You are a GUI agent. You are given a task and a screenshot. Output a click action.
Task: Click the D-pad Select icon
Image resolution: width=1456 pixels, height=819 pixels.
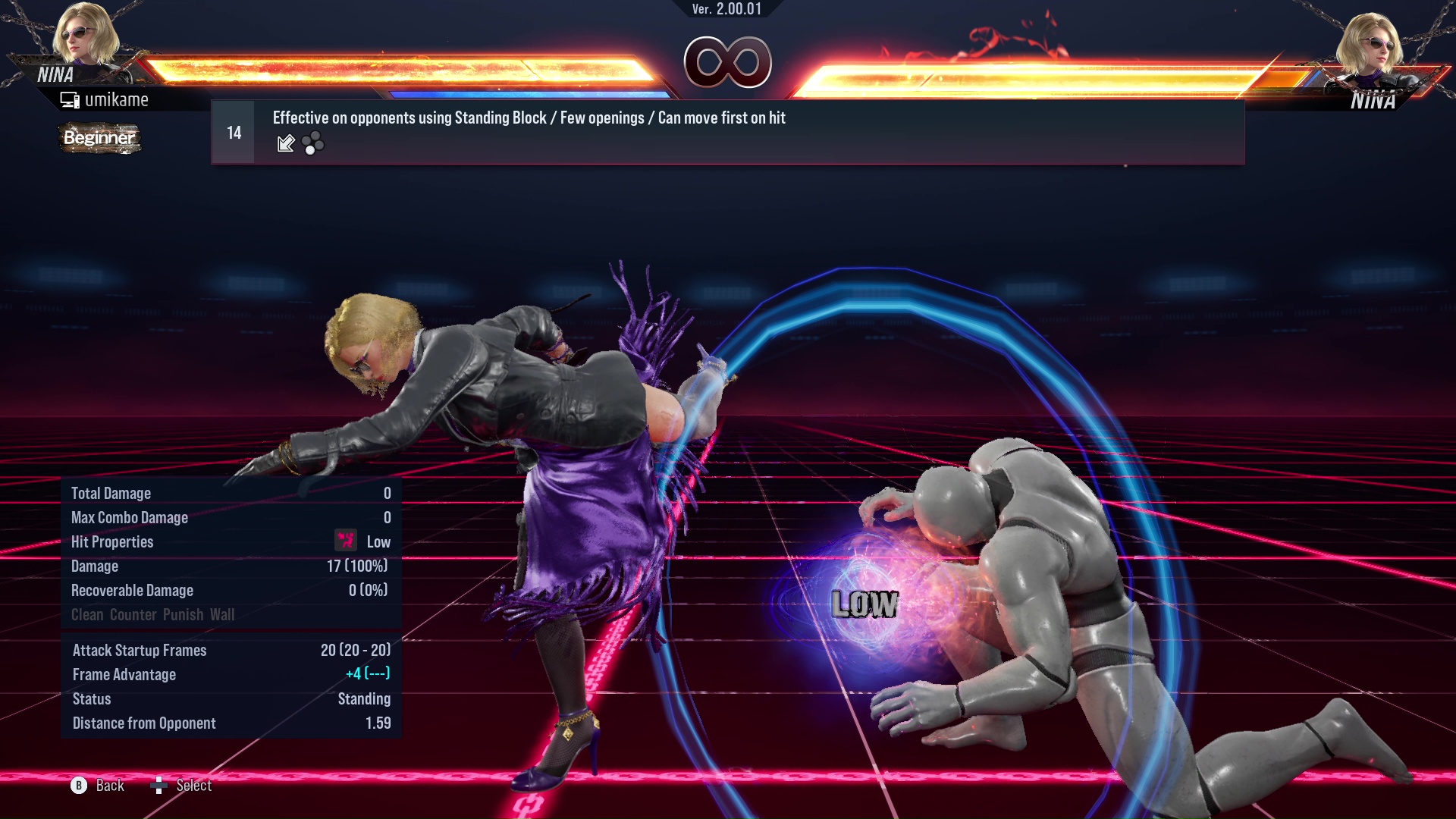pyautogui.click(x=160, y=786)
